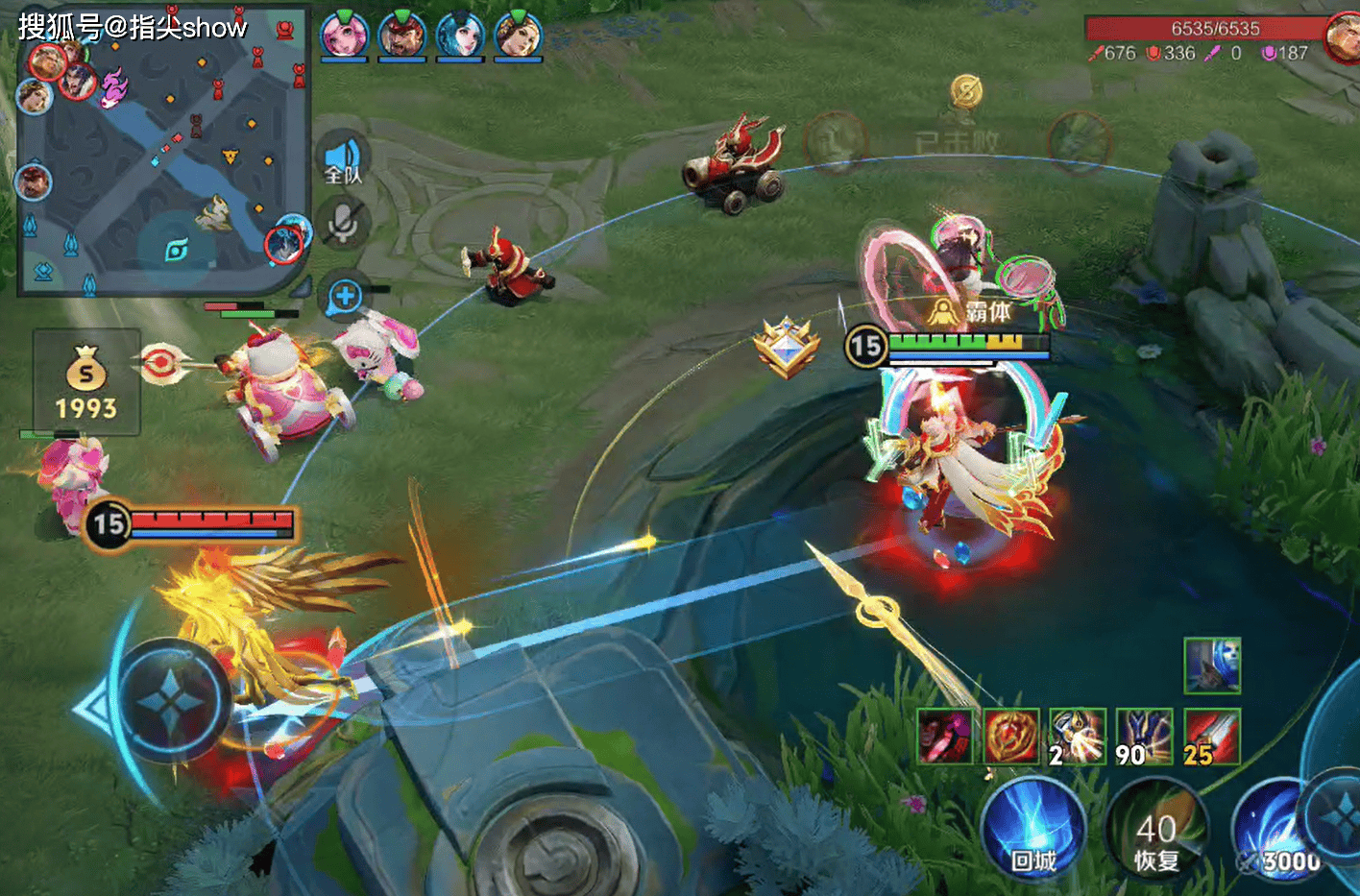This screenshot has width=1360, height=896.
Task: Open the gold shop showing 1993
Action: point(86,383)
